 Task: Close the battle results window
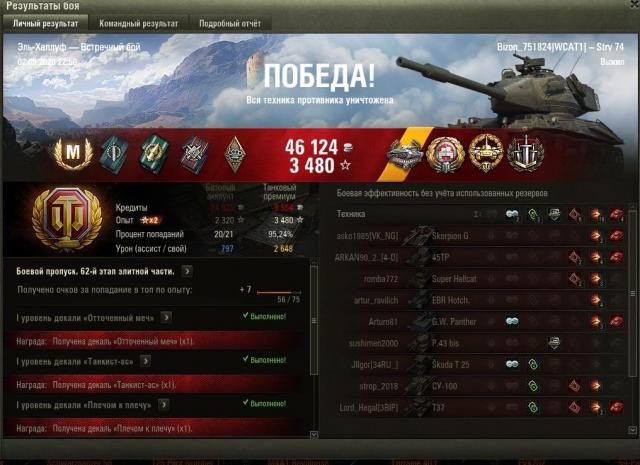[631, 6]
